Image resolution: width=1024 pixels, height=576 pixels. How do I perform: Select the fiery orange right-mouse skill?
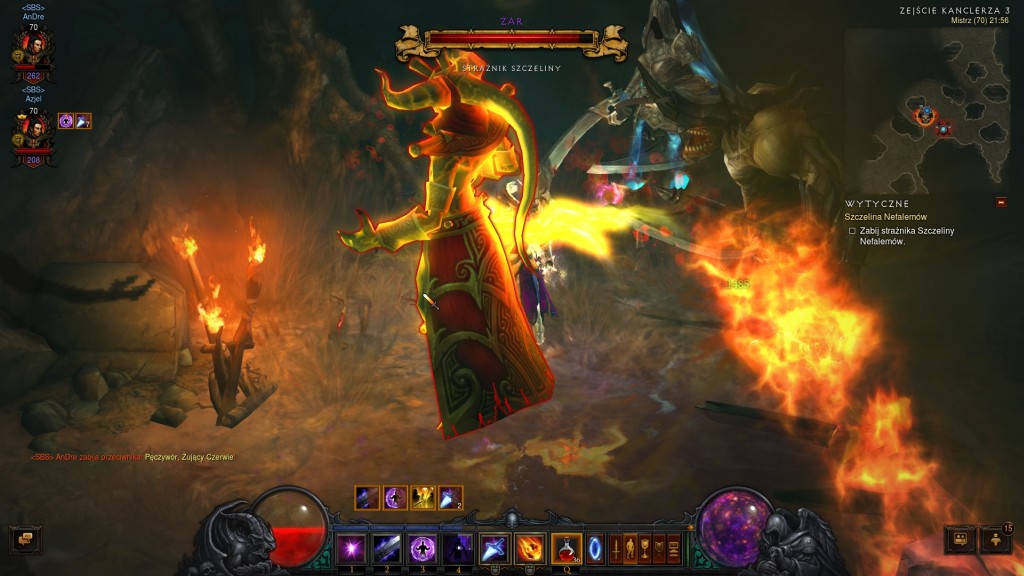pyautogui.click(x=530, y=549)
